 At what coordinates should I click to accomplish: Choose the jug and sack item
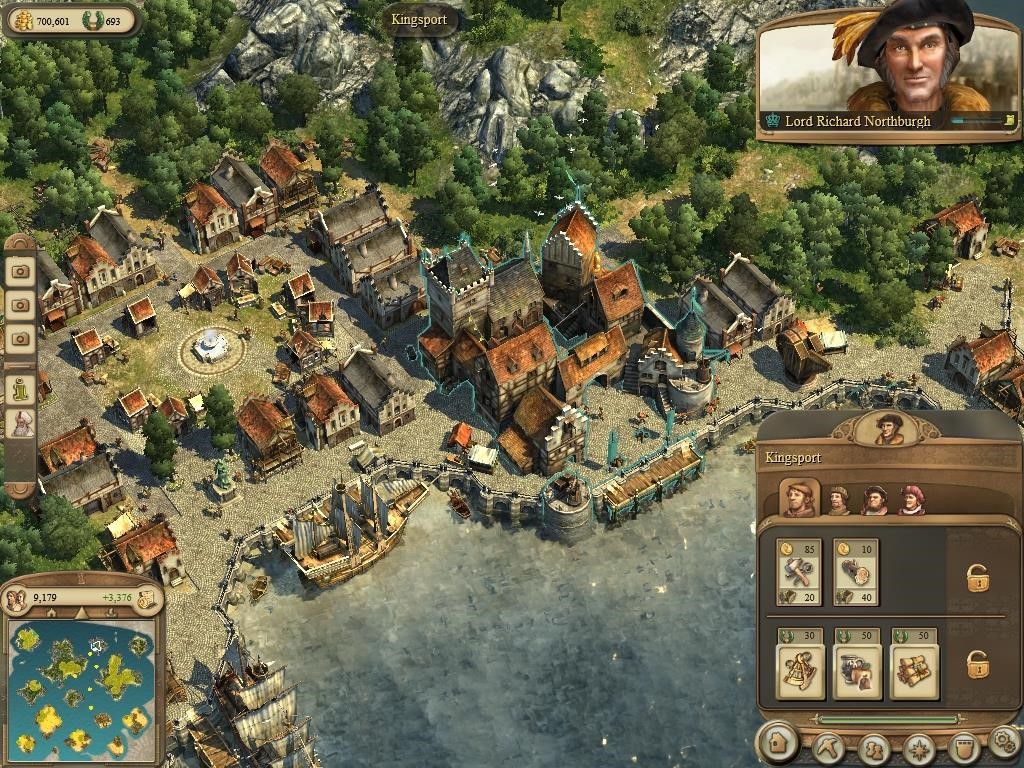pos(857,671)
